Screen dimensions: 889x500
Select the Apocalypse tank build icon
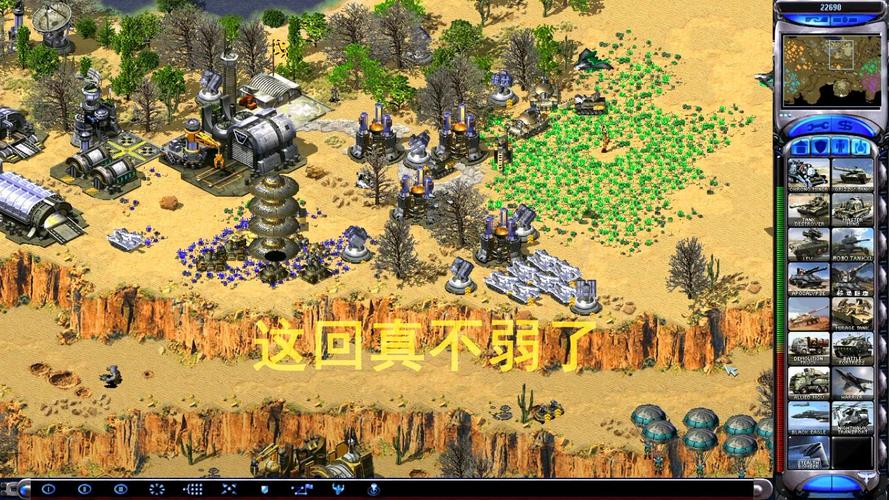coord(808,277)
